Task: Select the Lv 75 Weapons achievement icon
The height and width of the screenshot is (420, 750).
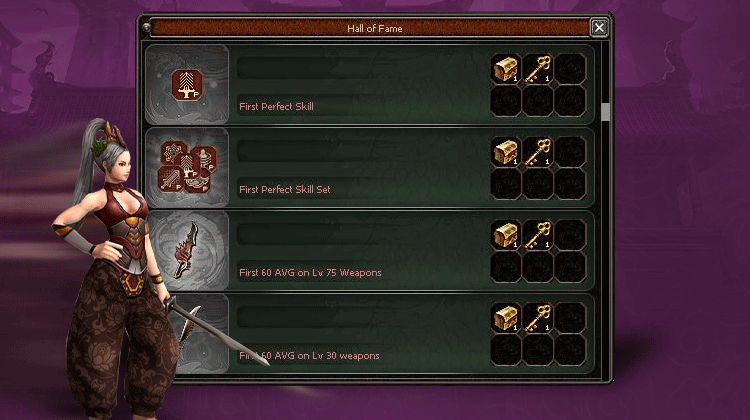Action: (x=187, y=250)
